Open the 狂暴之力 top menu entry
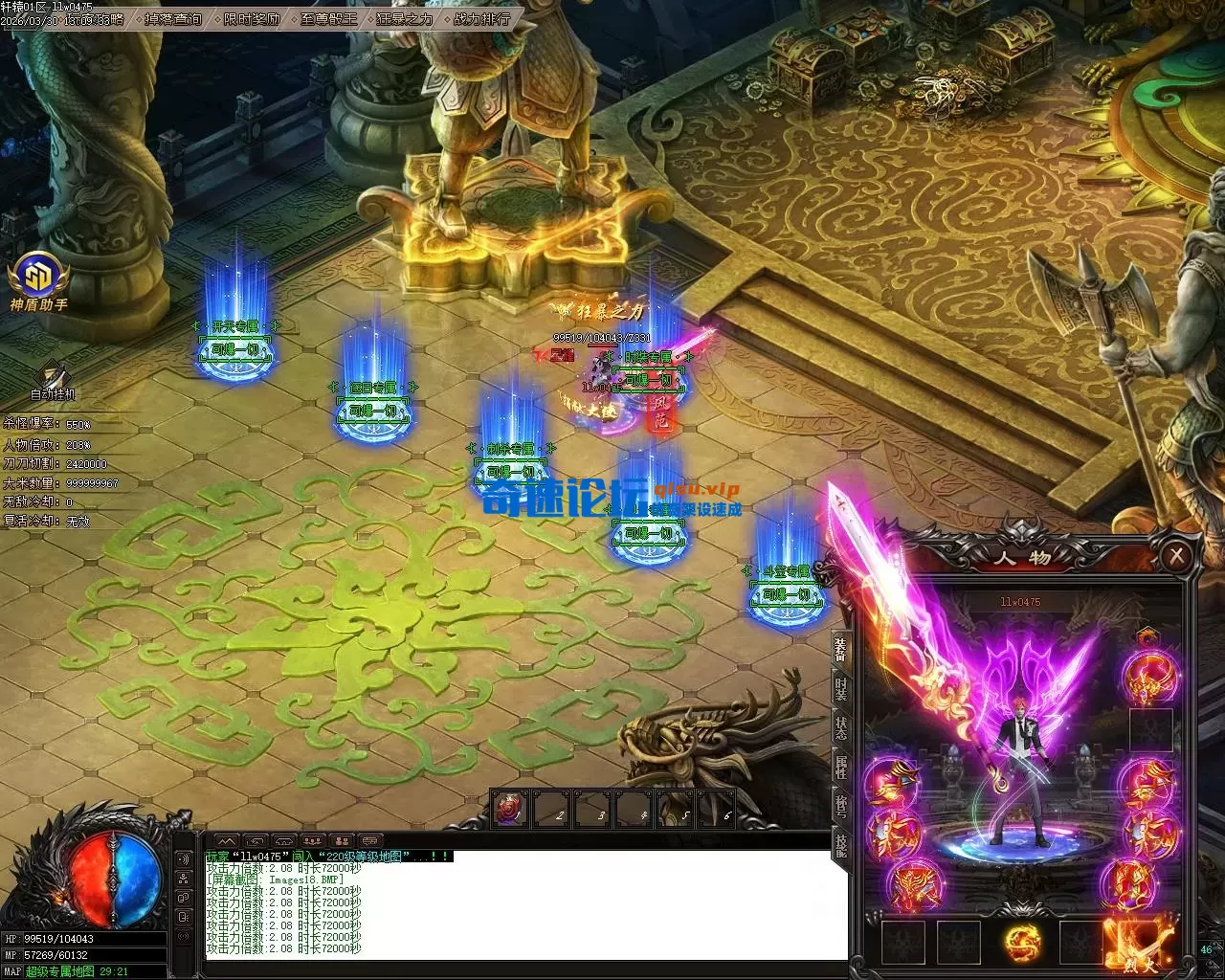The width and height of the screenshot is (1225, 980). tap(404, 19)
